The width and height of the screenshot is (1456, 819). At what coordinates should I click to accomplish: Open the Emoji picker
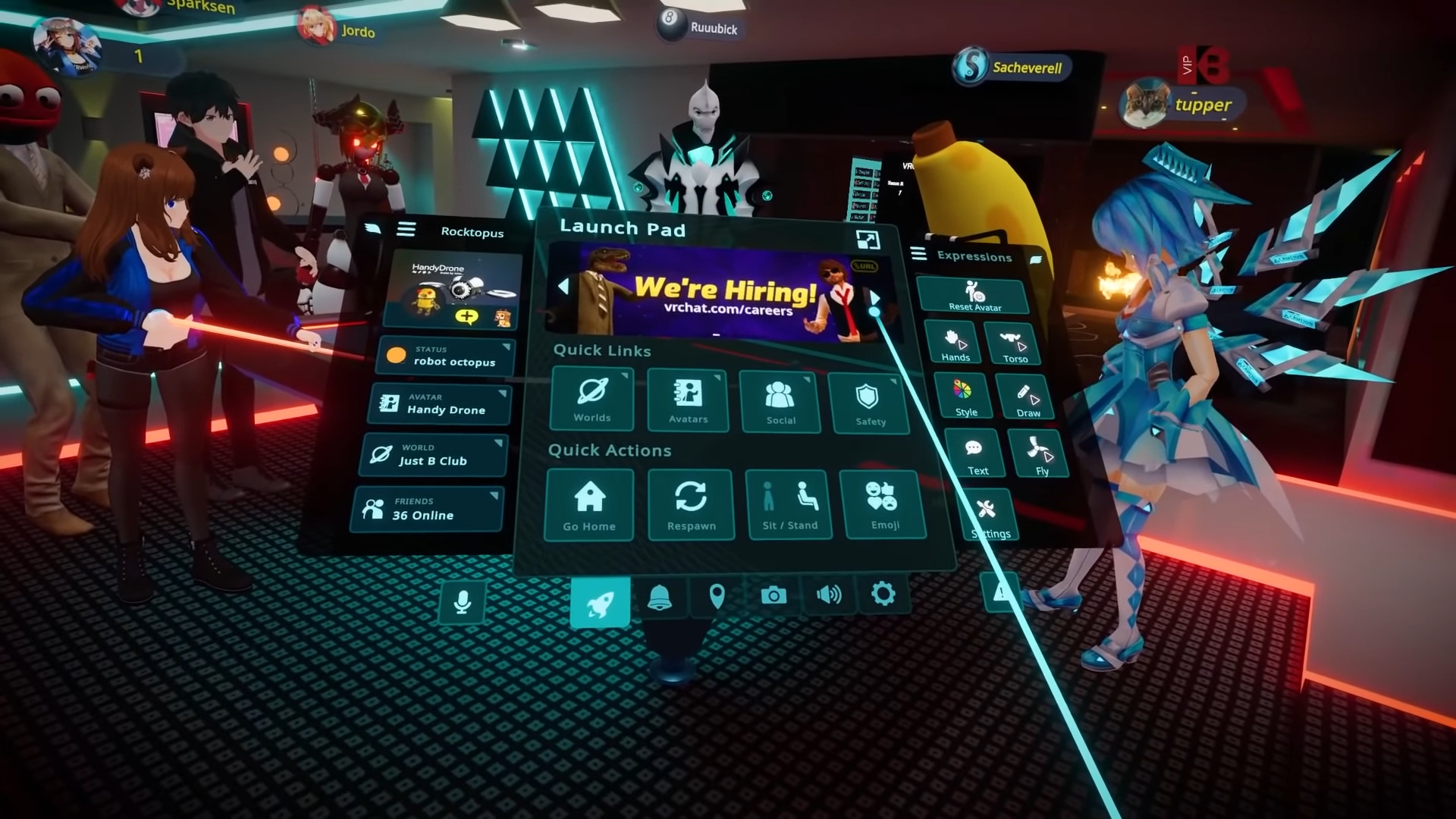coord(883,504)
